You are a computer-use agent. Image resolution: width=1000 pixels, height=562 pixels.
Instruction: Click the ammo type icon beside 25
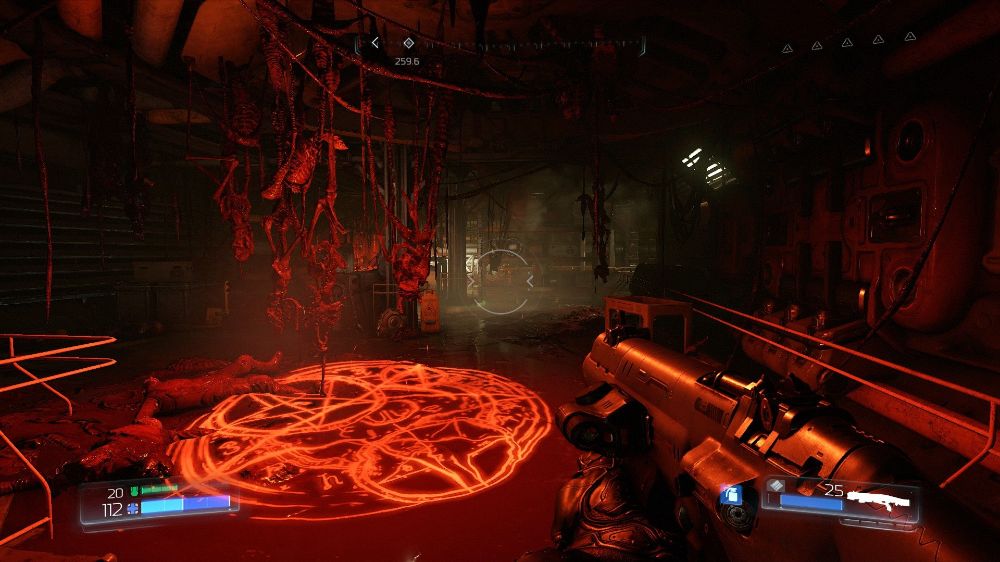click(777, 487)
